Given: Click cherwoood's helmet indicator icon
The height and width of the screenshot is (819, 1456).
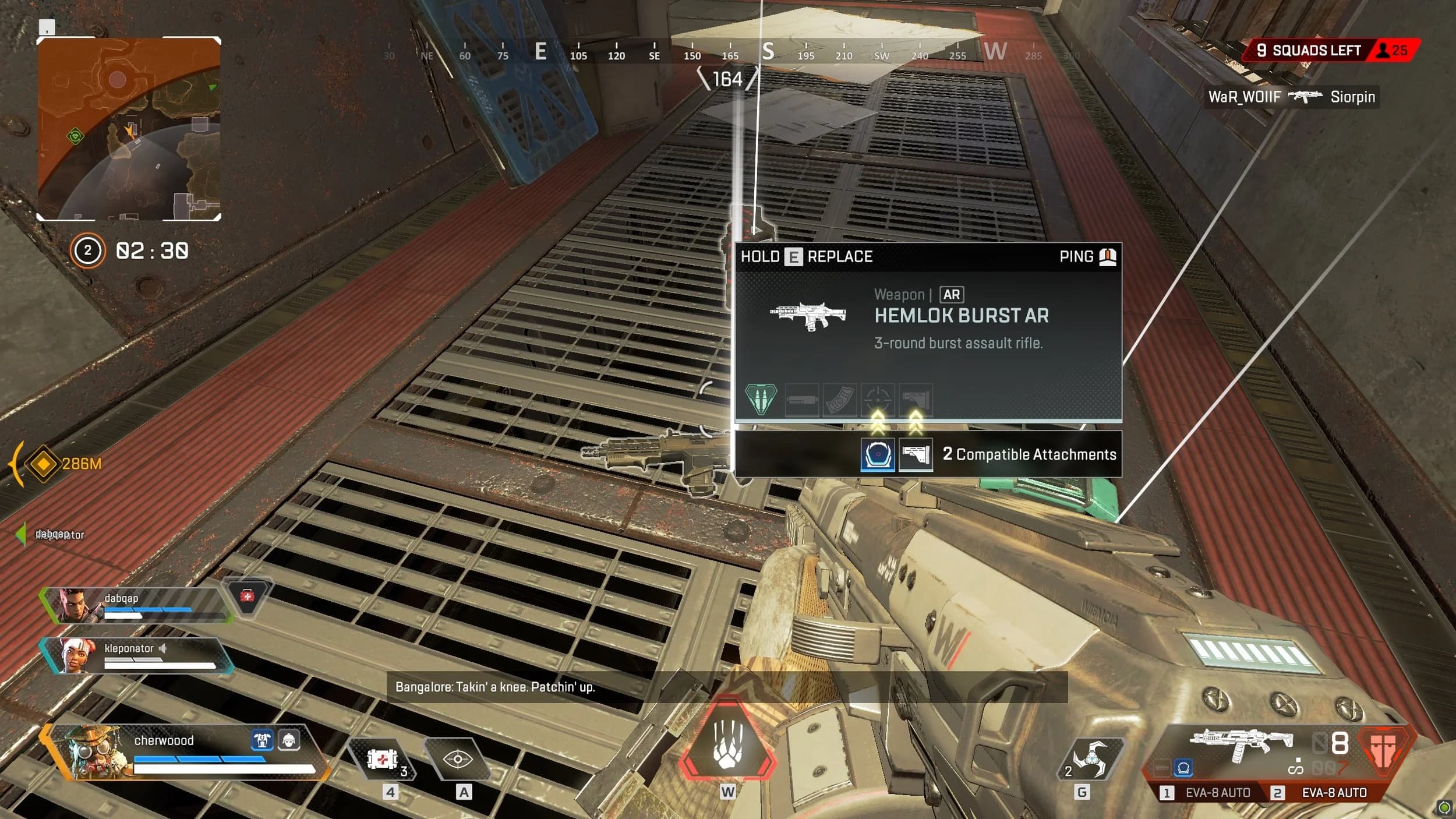Looking at the screenshot, I should (x=289, y=741).
